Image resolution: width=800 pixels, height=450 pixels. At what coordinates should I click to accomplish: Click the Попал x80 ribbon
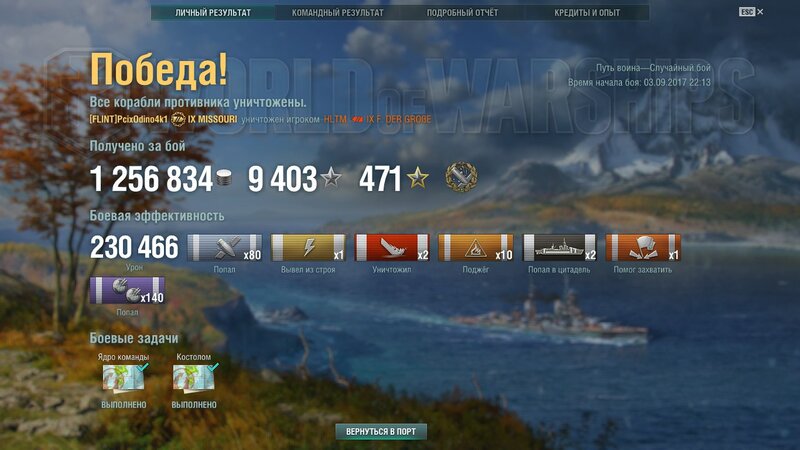tap(225, 247)
